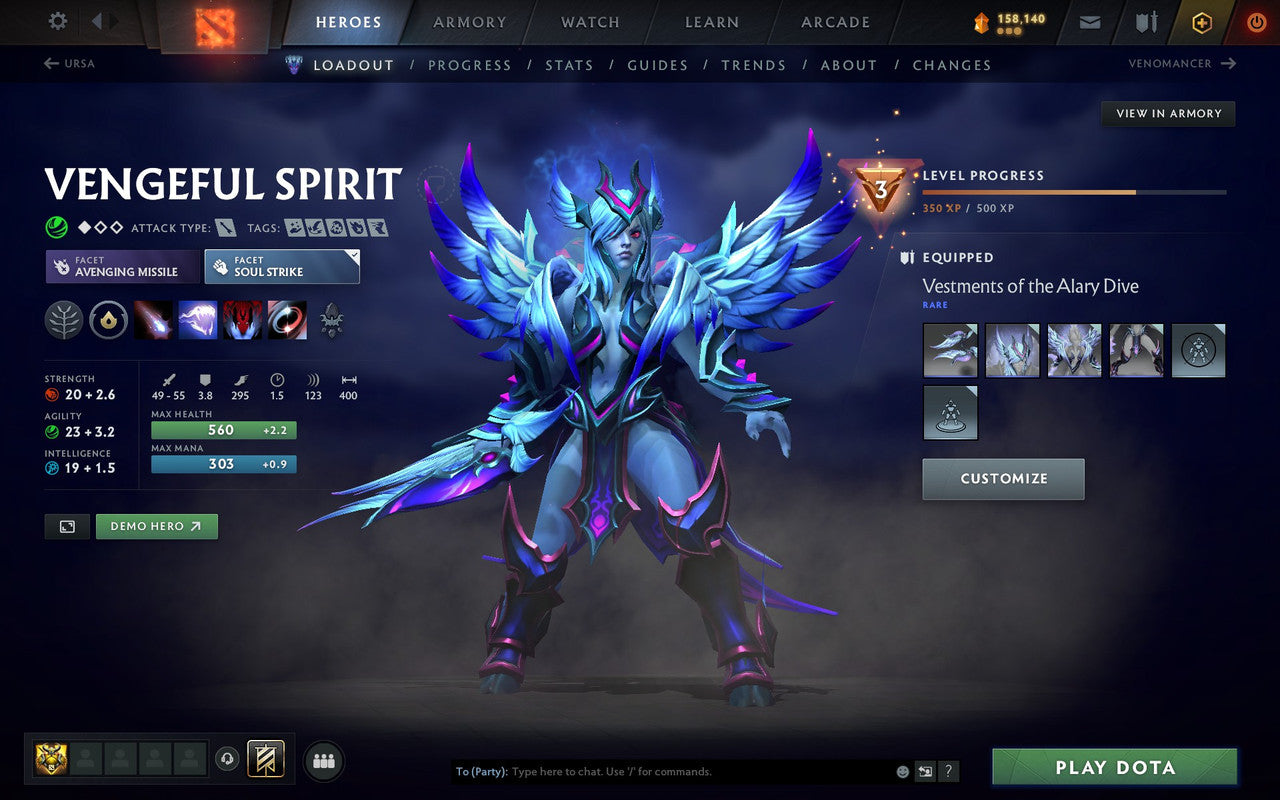Viewport: 1280px width, 800px height.
Task: Click the mail inbox icon
Action: coord(1089,21)
